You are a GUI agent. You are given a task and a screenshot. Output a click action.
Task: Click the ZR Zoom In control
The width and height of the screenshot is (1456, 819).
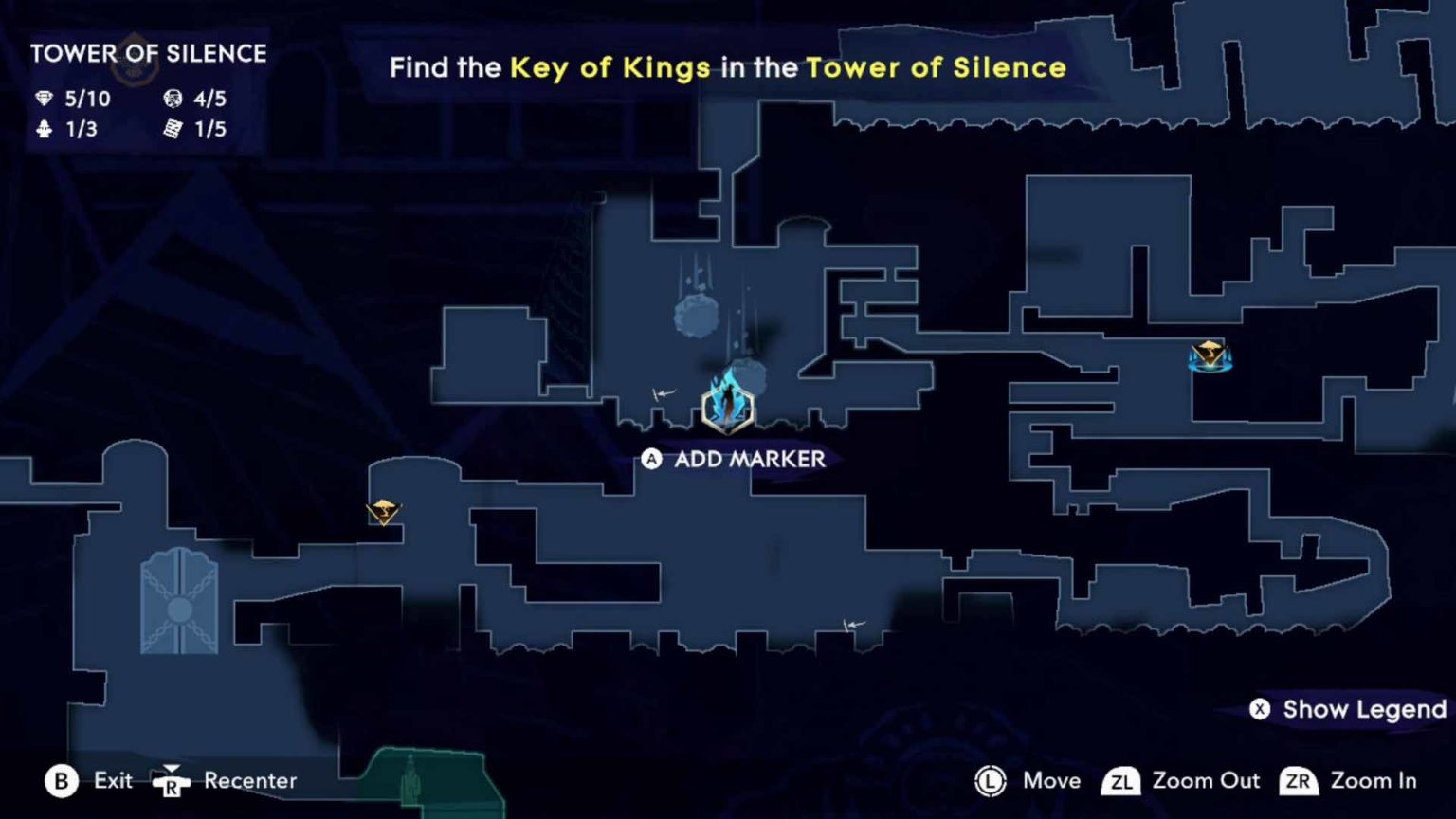pyautogui.click(x=1298, y=781)
